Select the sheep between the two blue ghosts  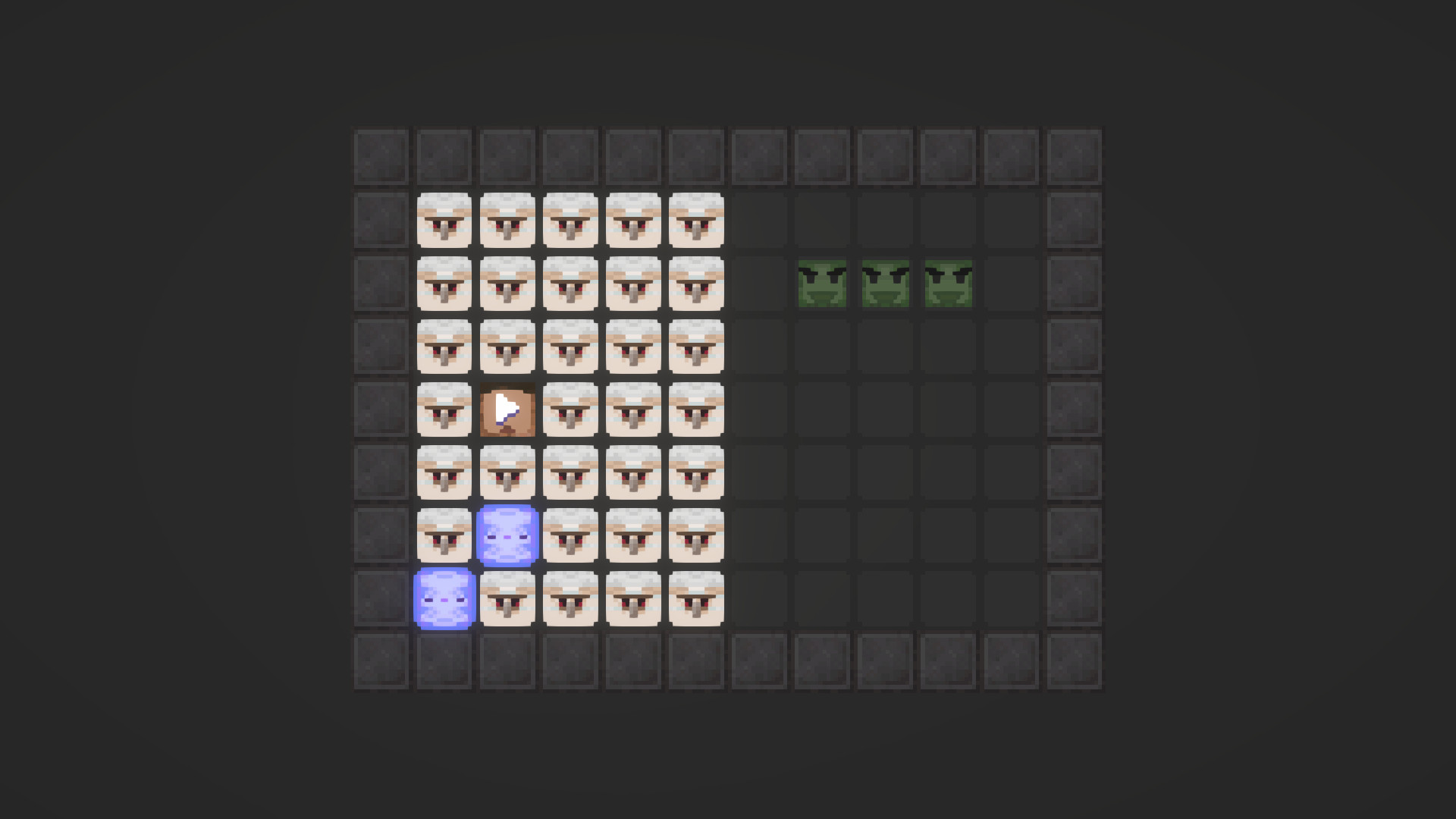point(444,535)
